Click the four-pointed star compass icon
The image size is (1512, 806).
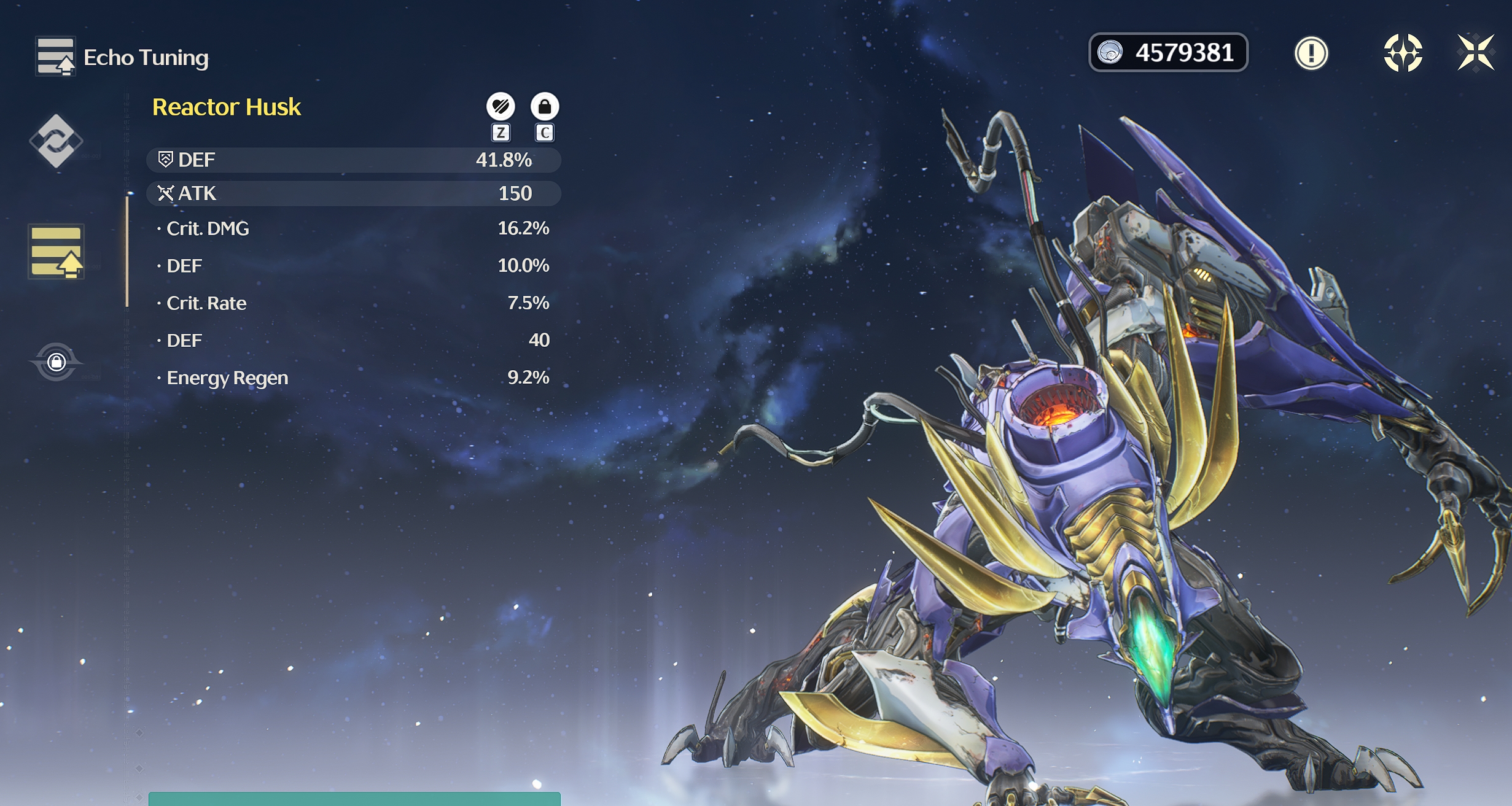1403,53
